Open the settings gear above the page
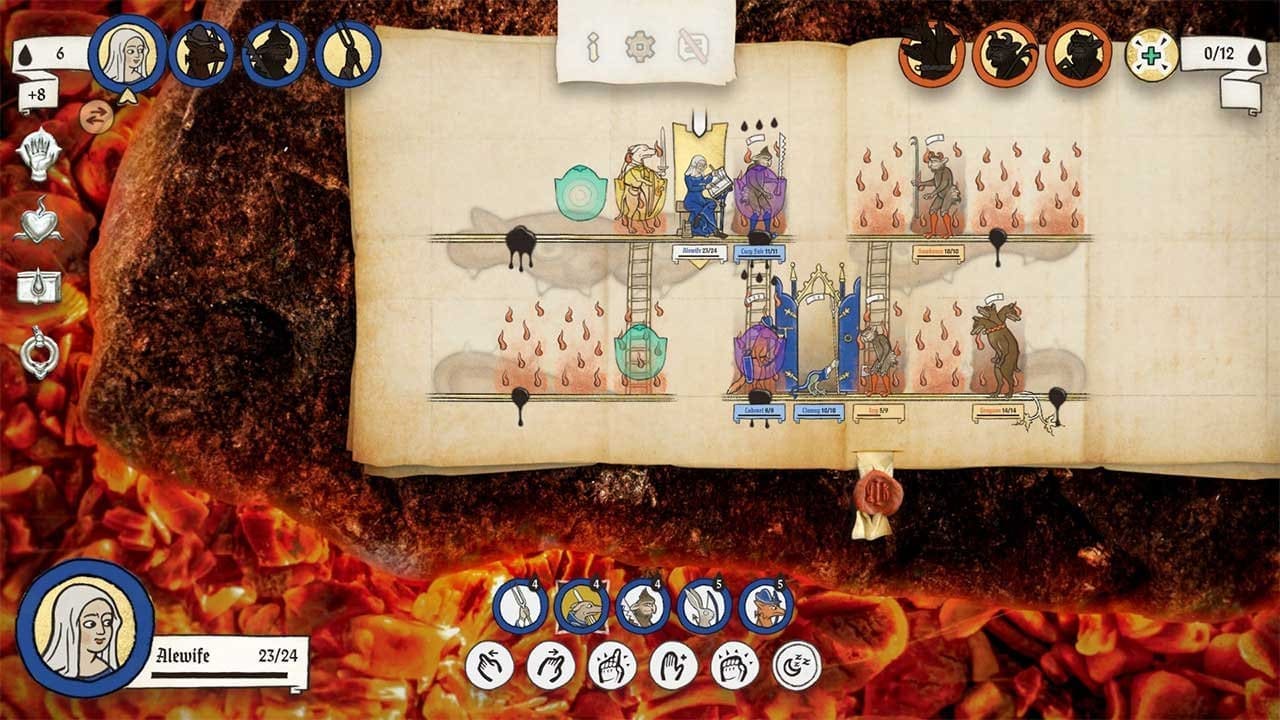Image resolution: width=1280 pixels, height=720 pixels. [x=640, y=45]
